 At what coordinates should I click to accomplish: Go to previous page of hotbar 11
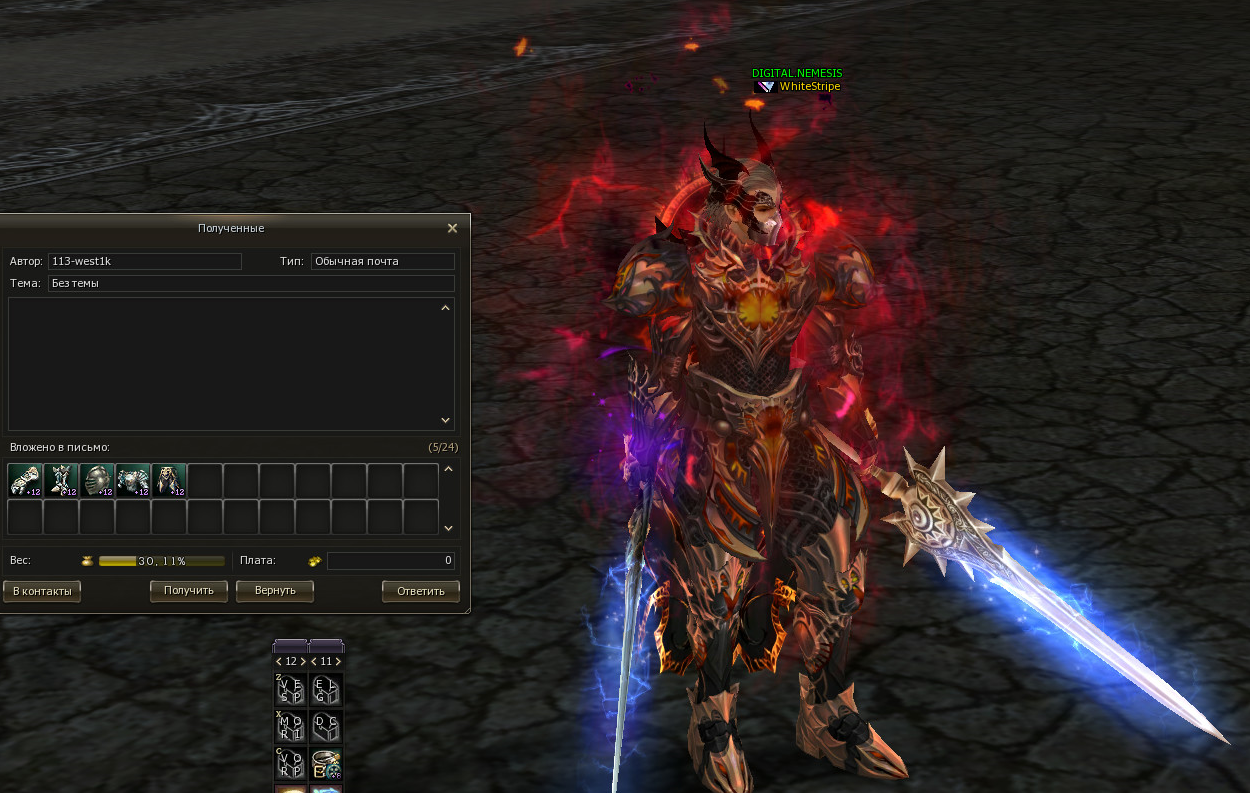tap(313, 661)
